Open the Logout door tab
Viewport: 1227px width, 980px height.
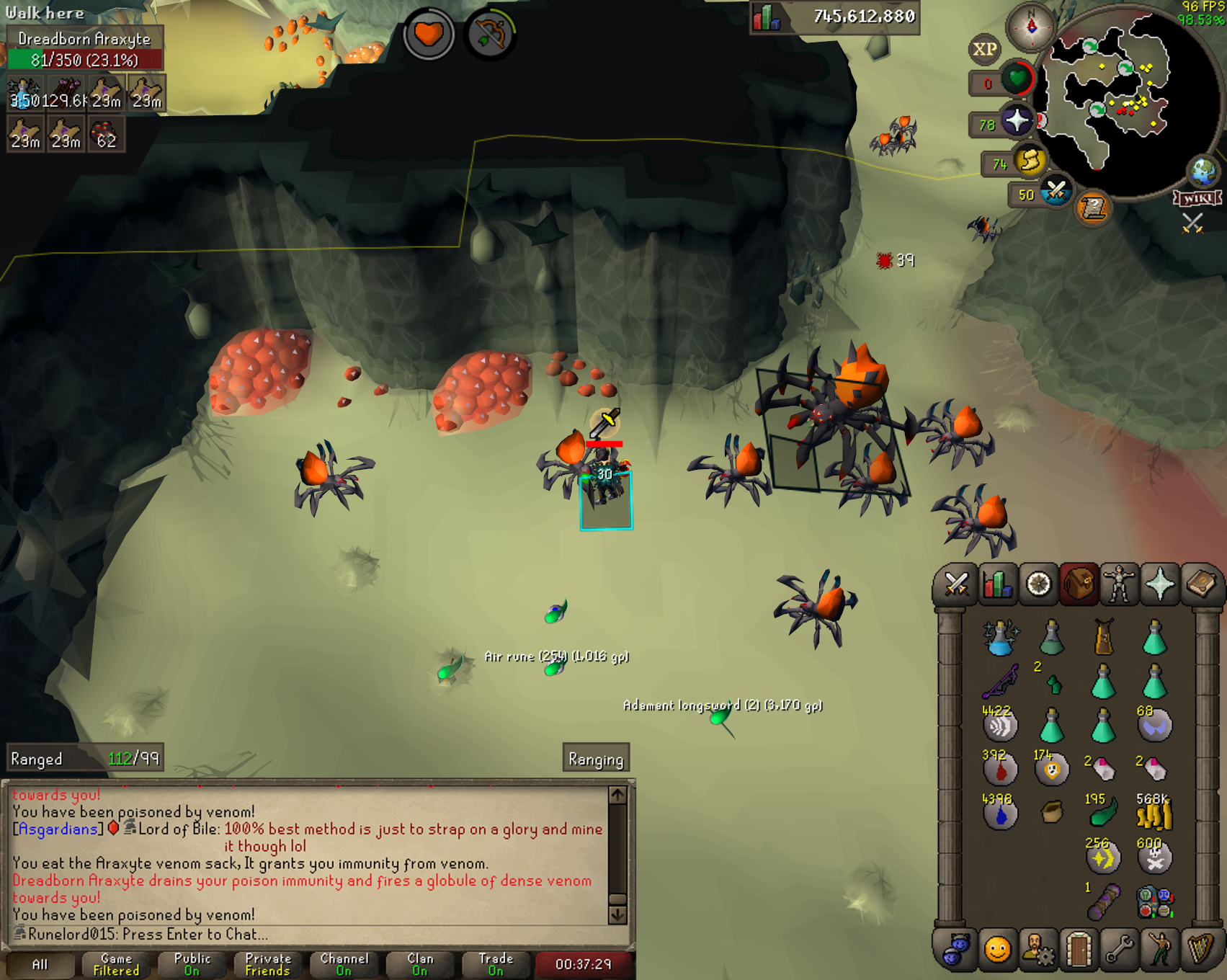pyautogui.click(x=1079, y=950)
